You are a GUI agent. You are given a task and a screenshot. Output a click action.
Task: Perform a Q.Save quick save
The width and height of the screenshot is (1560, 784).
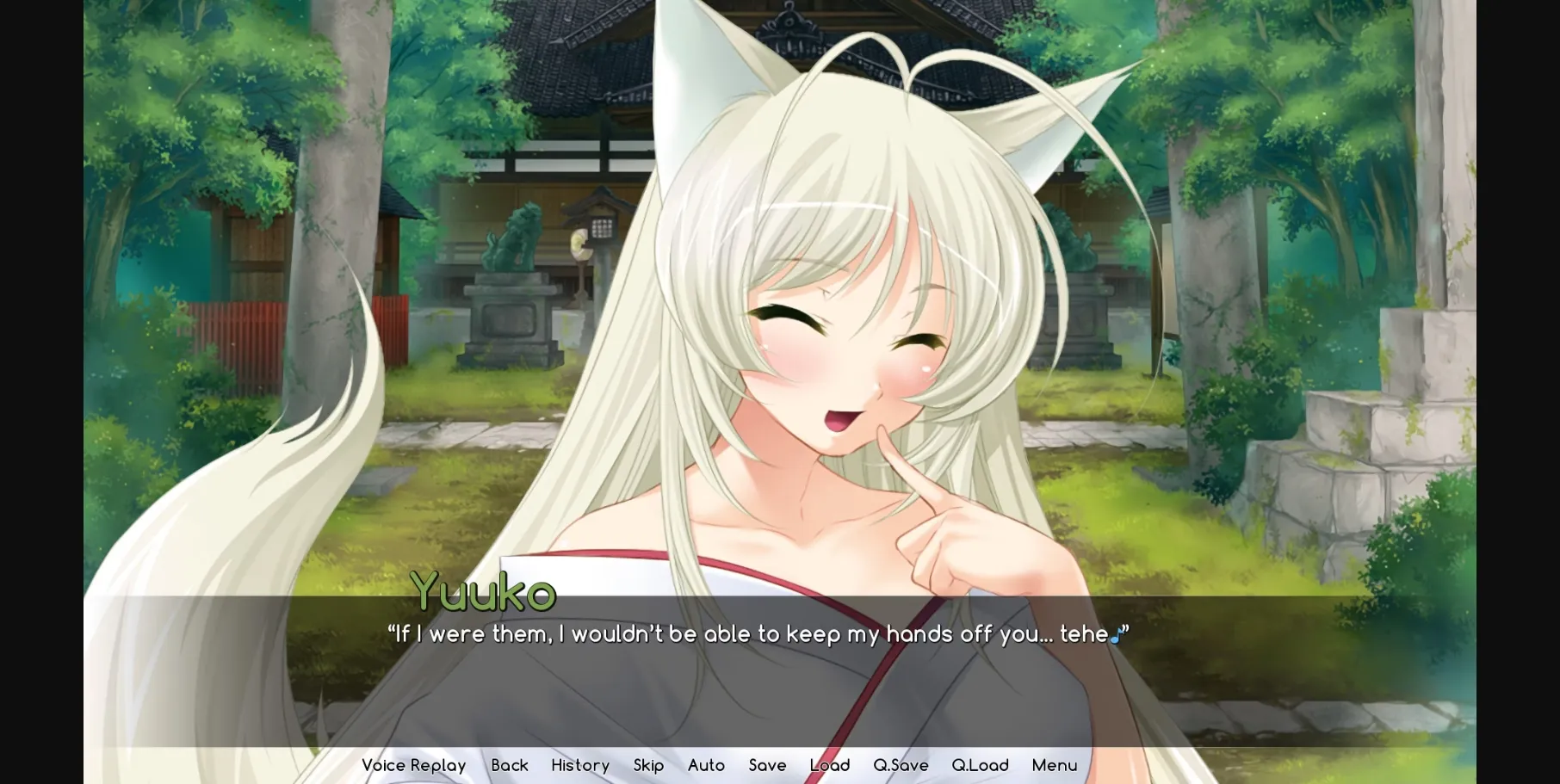pyautogui.click(x=900, y=765)
